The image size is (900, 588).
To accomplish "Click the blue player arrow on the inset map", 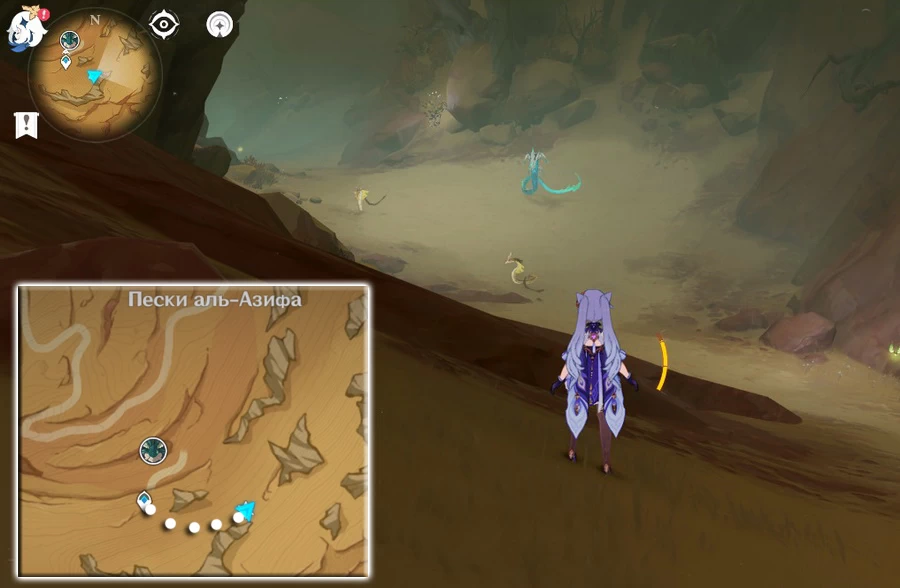I will click(x=243, y=512).
